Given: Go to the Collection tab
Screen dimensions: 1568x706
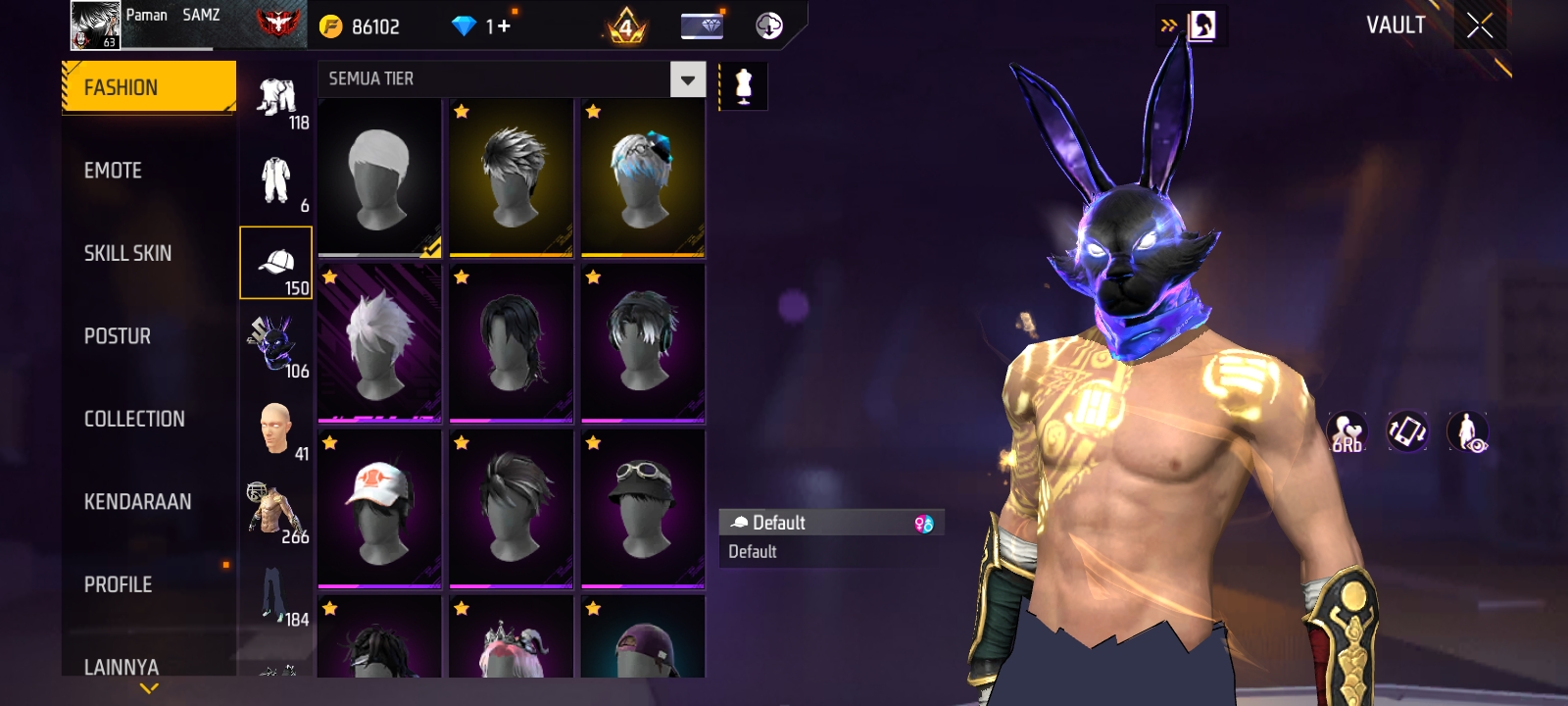Looking at the screenshot, I should [x=134, y=419].
